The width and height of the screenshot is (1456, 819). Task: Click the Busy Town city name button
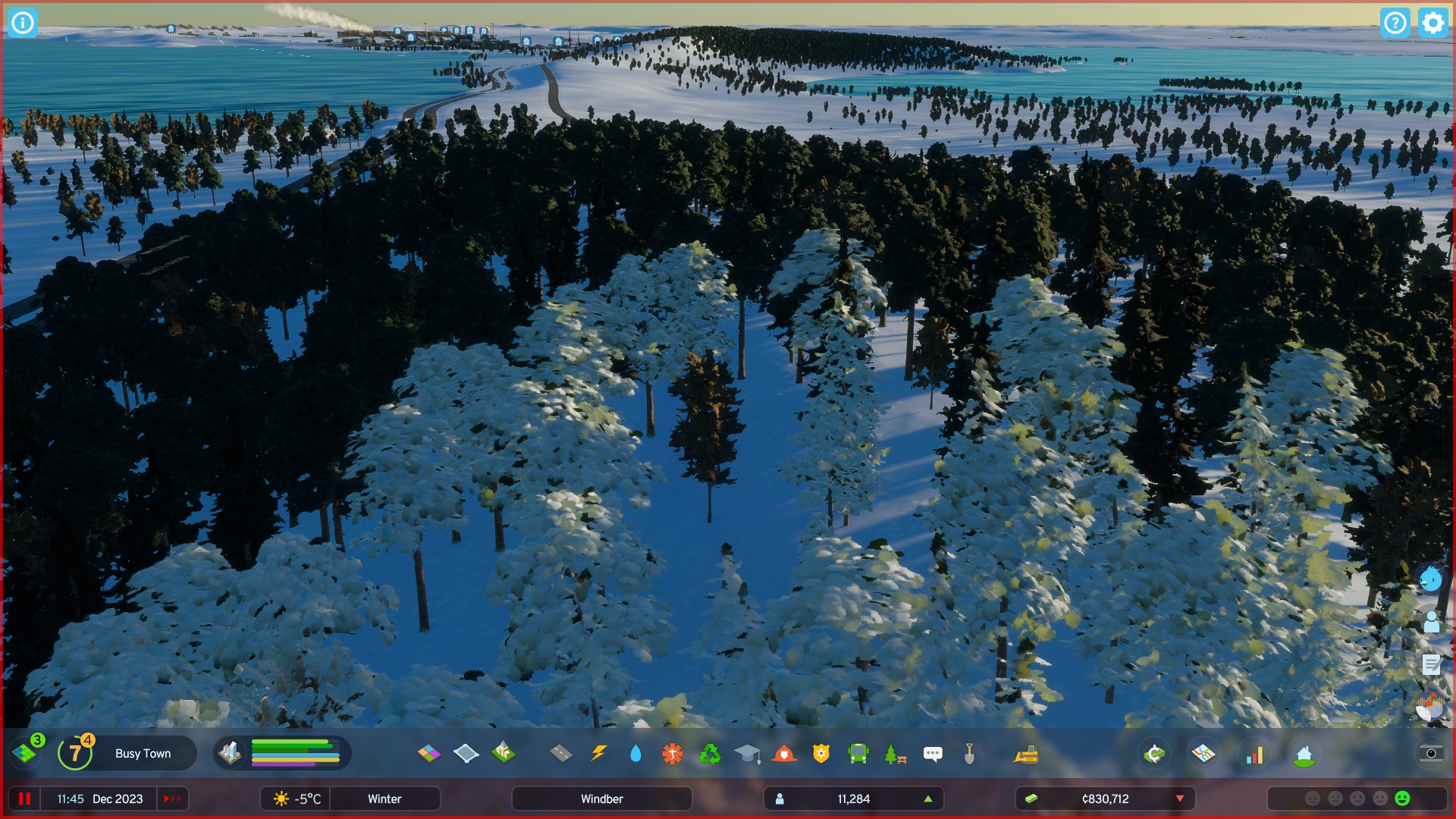pyautogui.click(x=143, y=753)
